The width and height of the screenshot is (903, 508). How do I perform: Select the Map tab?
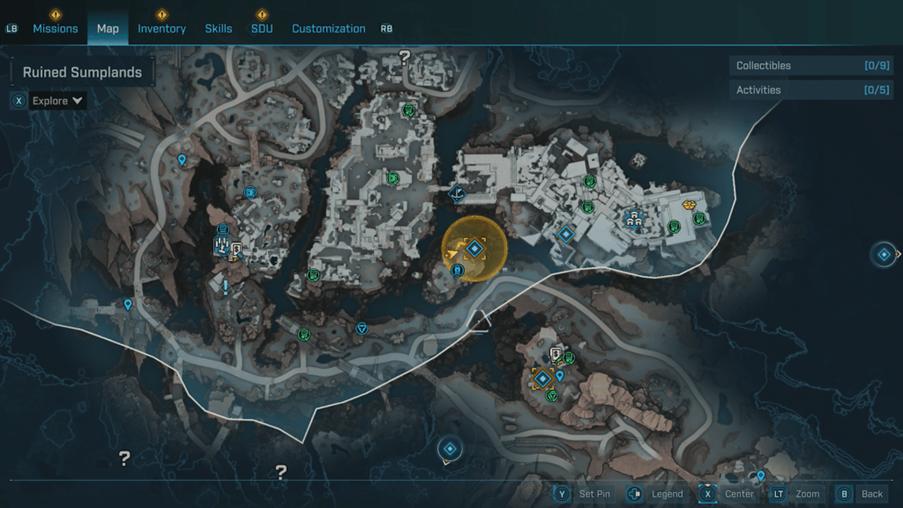[x=108, y=29]
